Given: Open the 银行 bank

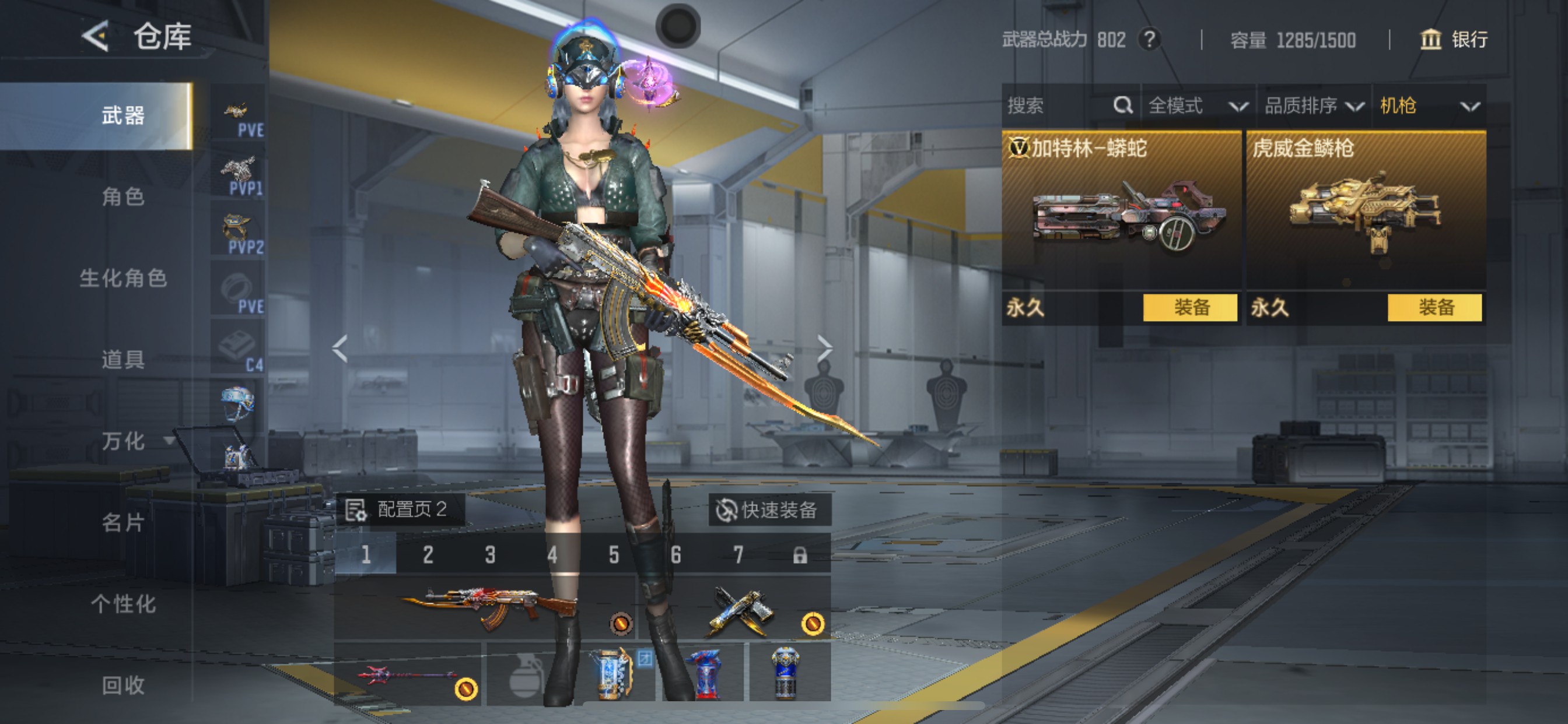Looking at the screenshot, I should click(1454, 40).
